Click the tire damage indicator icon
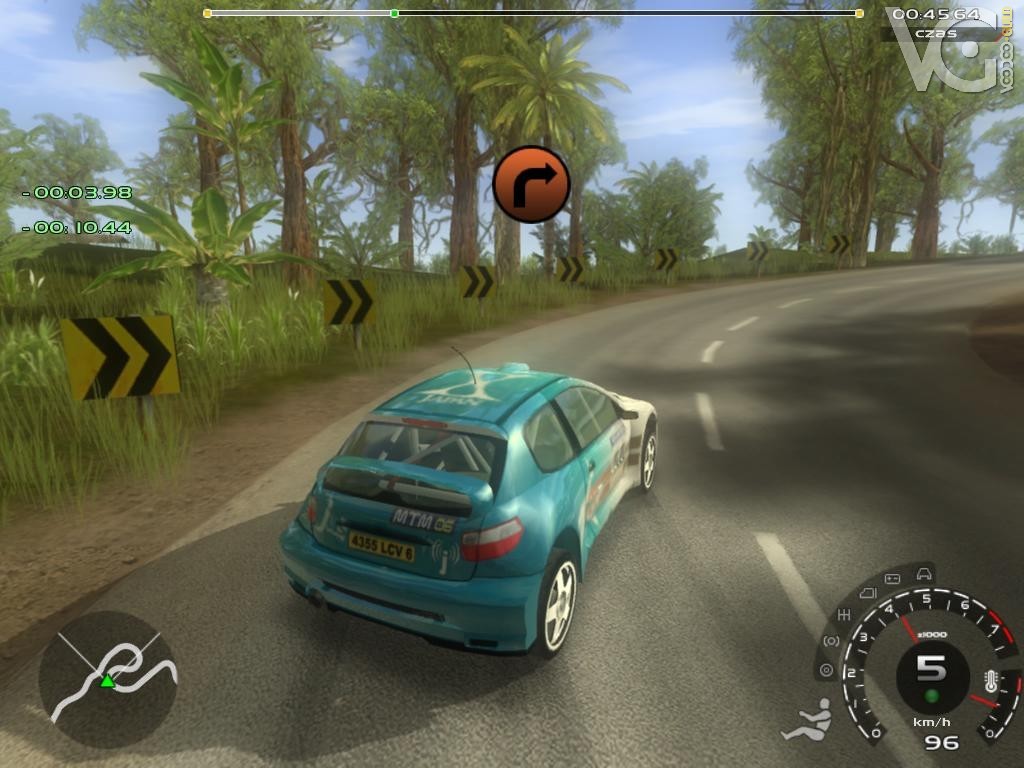The height and width of the screenshot is (768, 1024). tap(826, 669)
